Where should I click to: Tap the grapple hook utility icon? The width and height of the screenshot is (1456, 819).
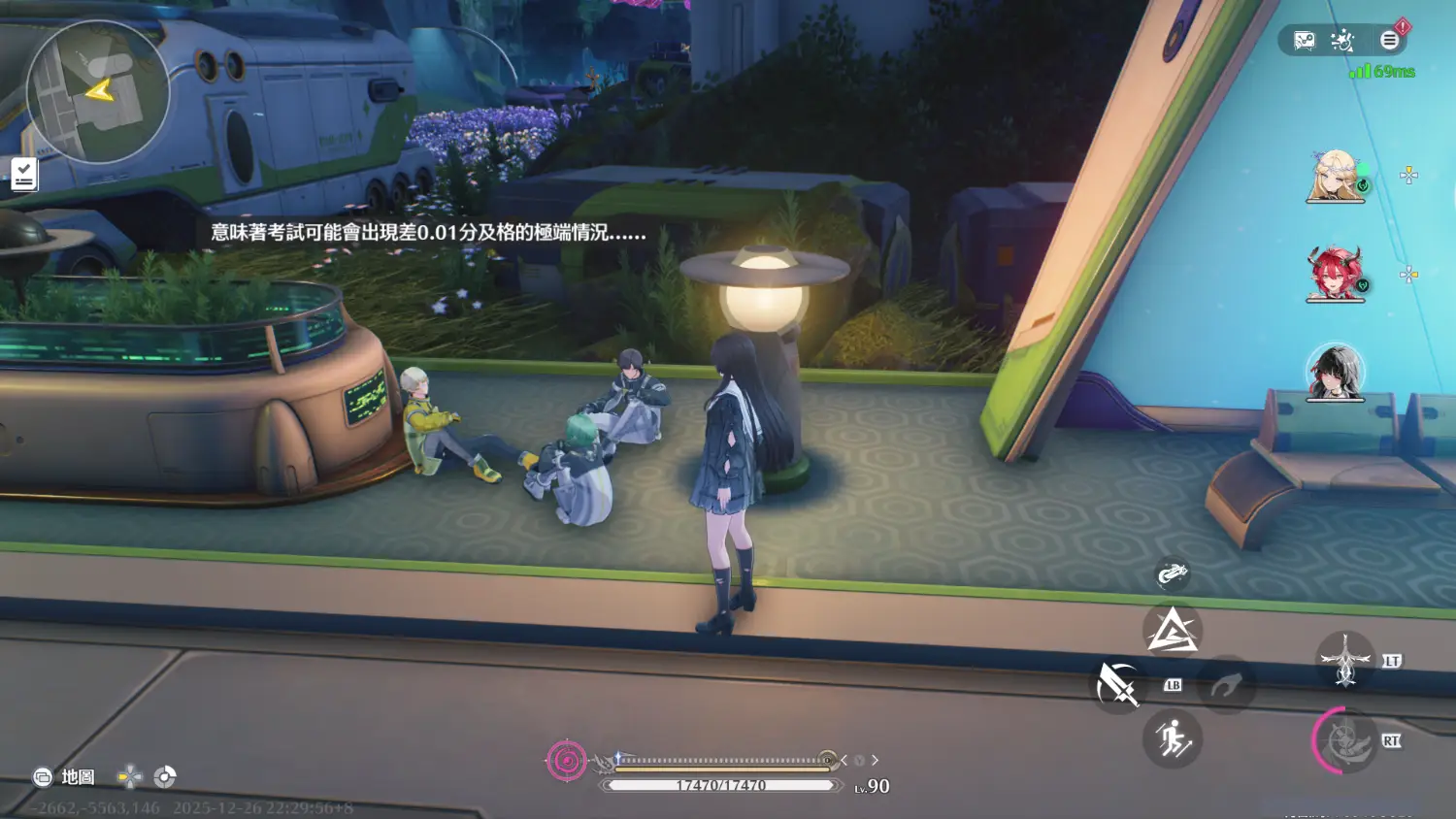[1173, 574]
